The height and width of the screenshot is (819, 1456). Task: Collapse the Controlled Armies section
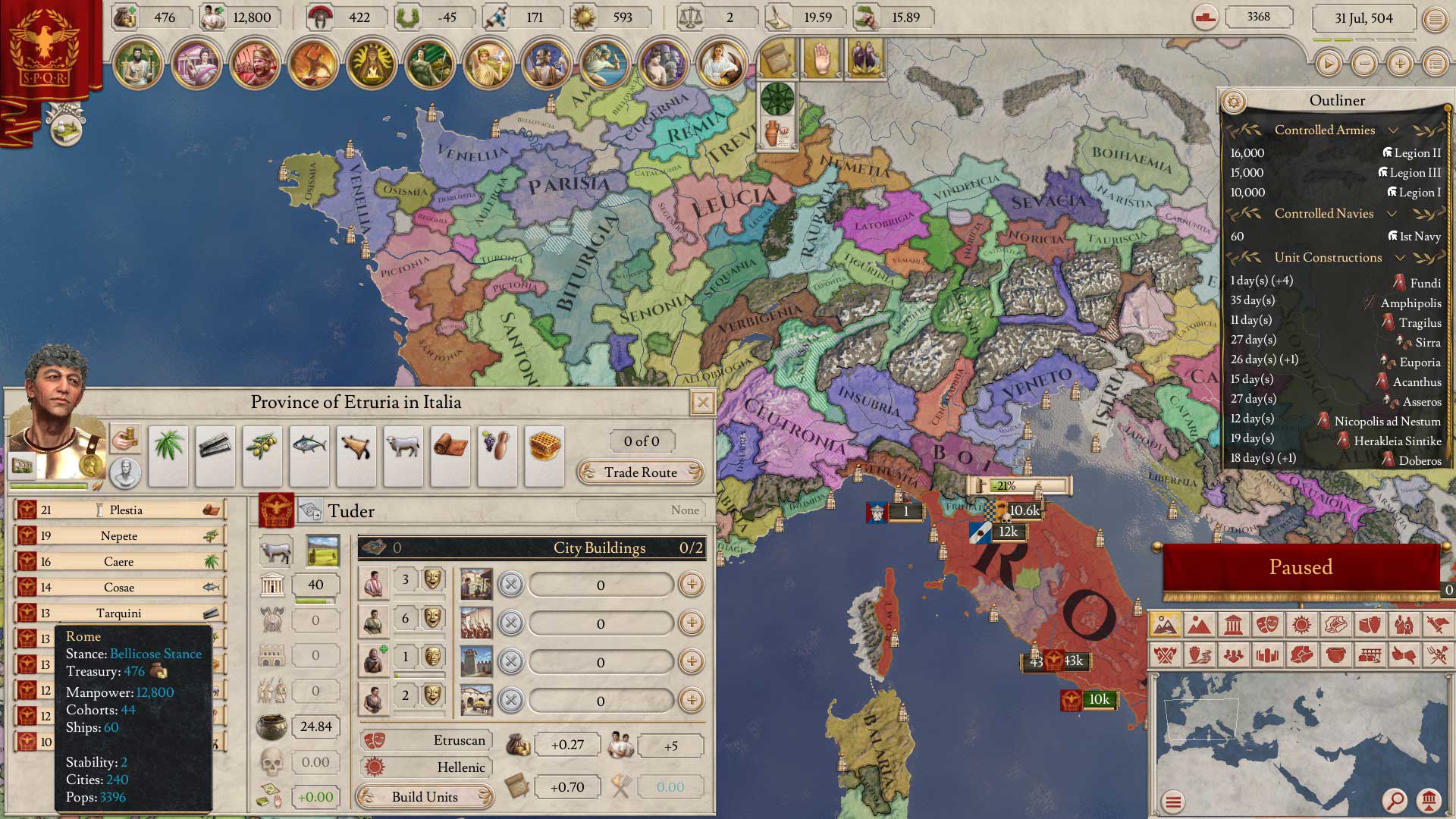1393,130
